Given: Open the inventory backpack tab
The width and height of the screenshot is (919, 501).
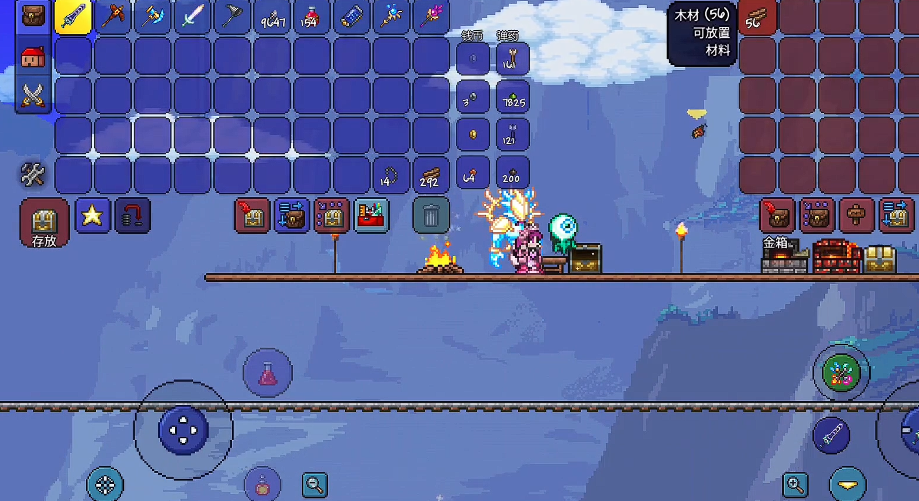Looking at the screenshot, I should click(33, 17).
